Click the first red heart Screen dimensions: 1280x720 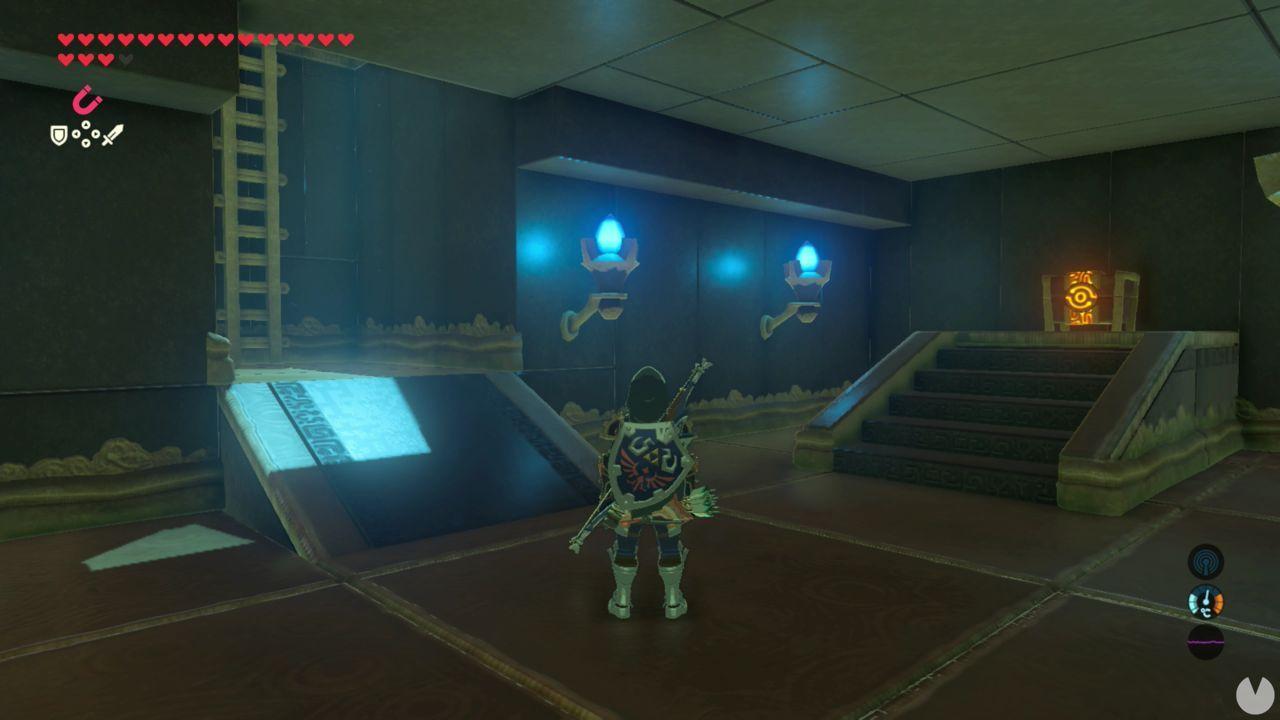point(67,40)
